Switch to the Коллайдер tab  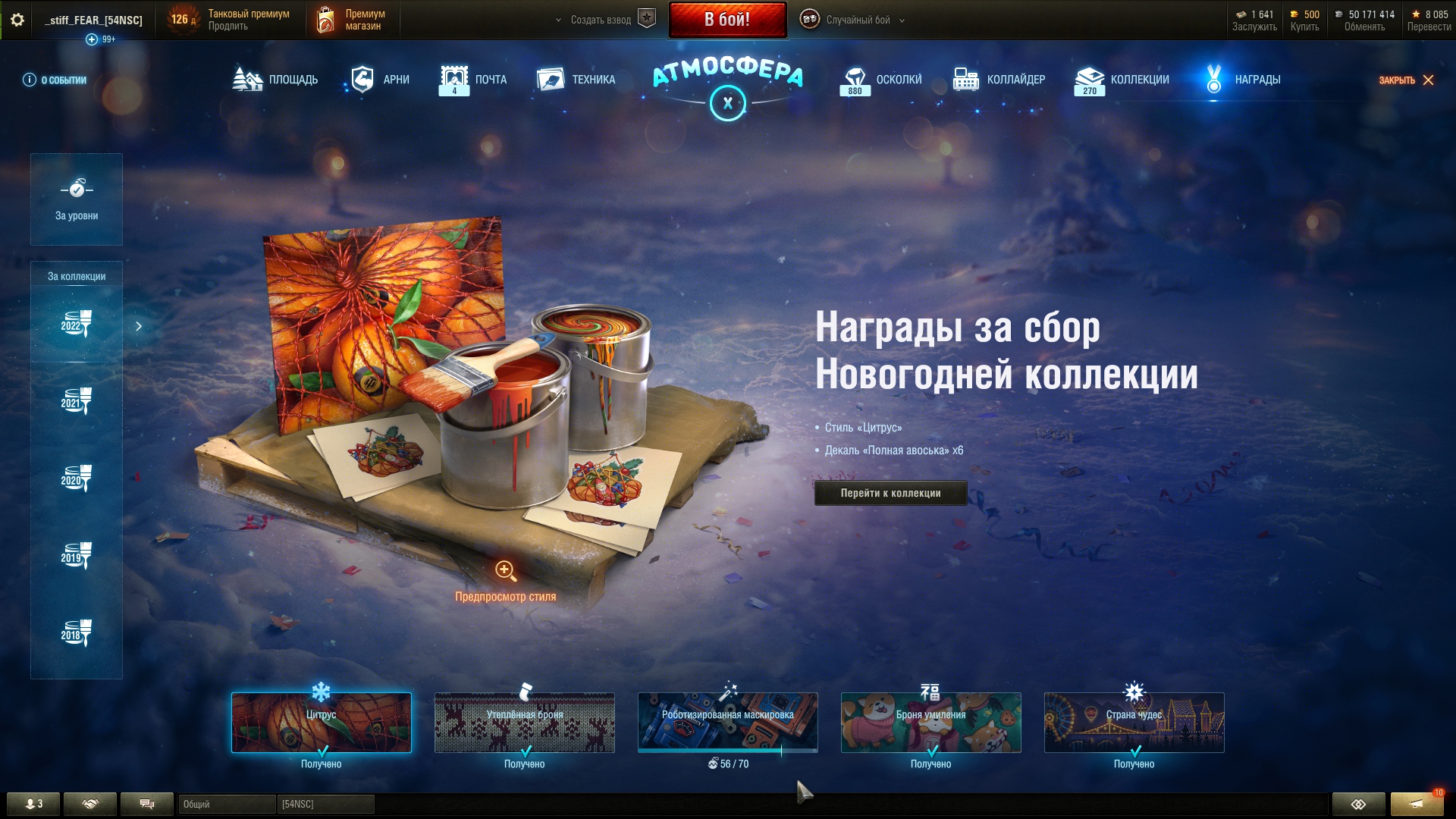pyautogui.click(x=999, y=80)
